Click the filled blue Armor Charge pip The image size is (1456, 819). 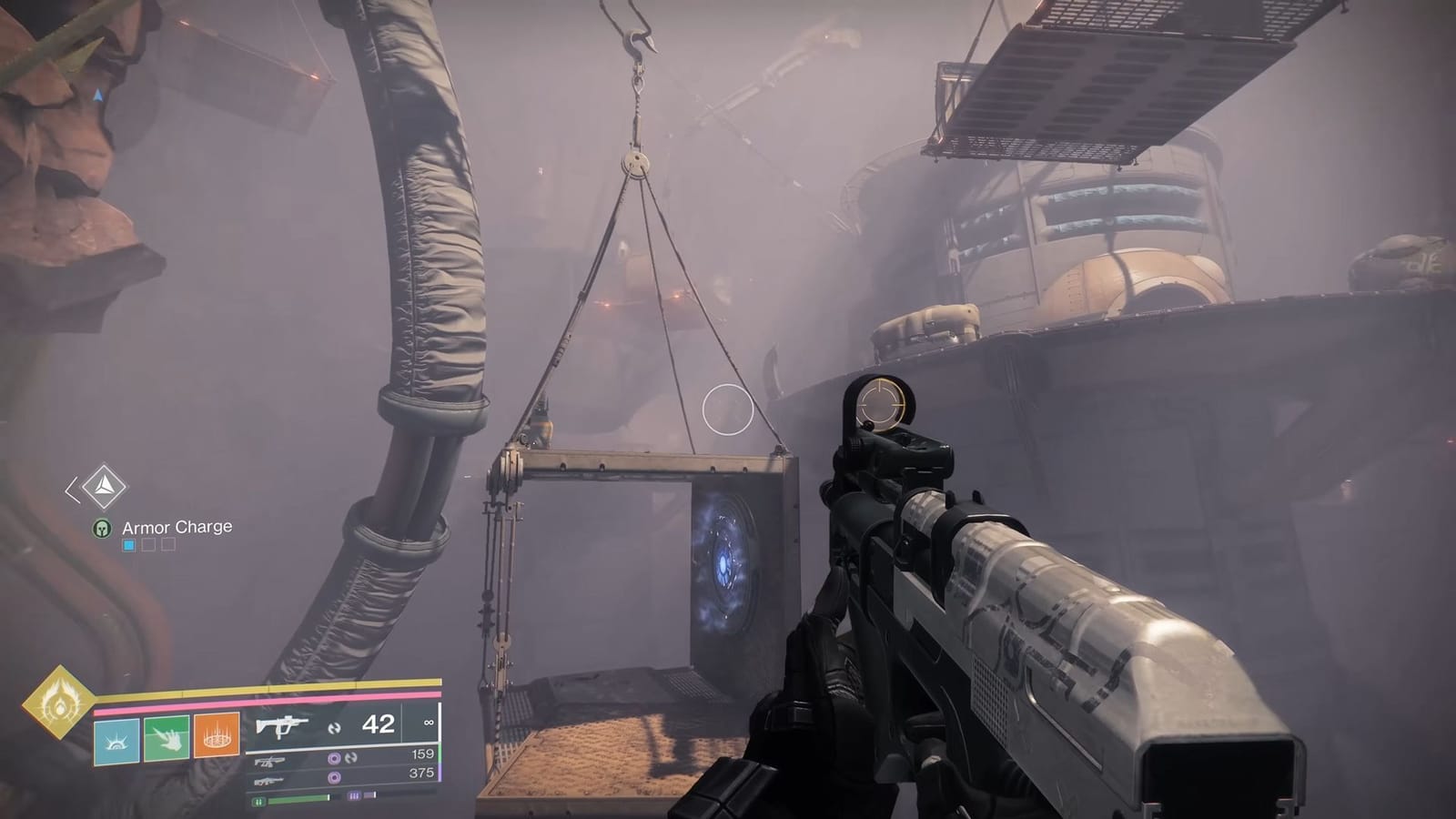pyautogui.click(x=129, y=544)
